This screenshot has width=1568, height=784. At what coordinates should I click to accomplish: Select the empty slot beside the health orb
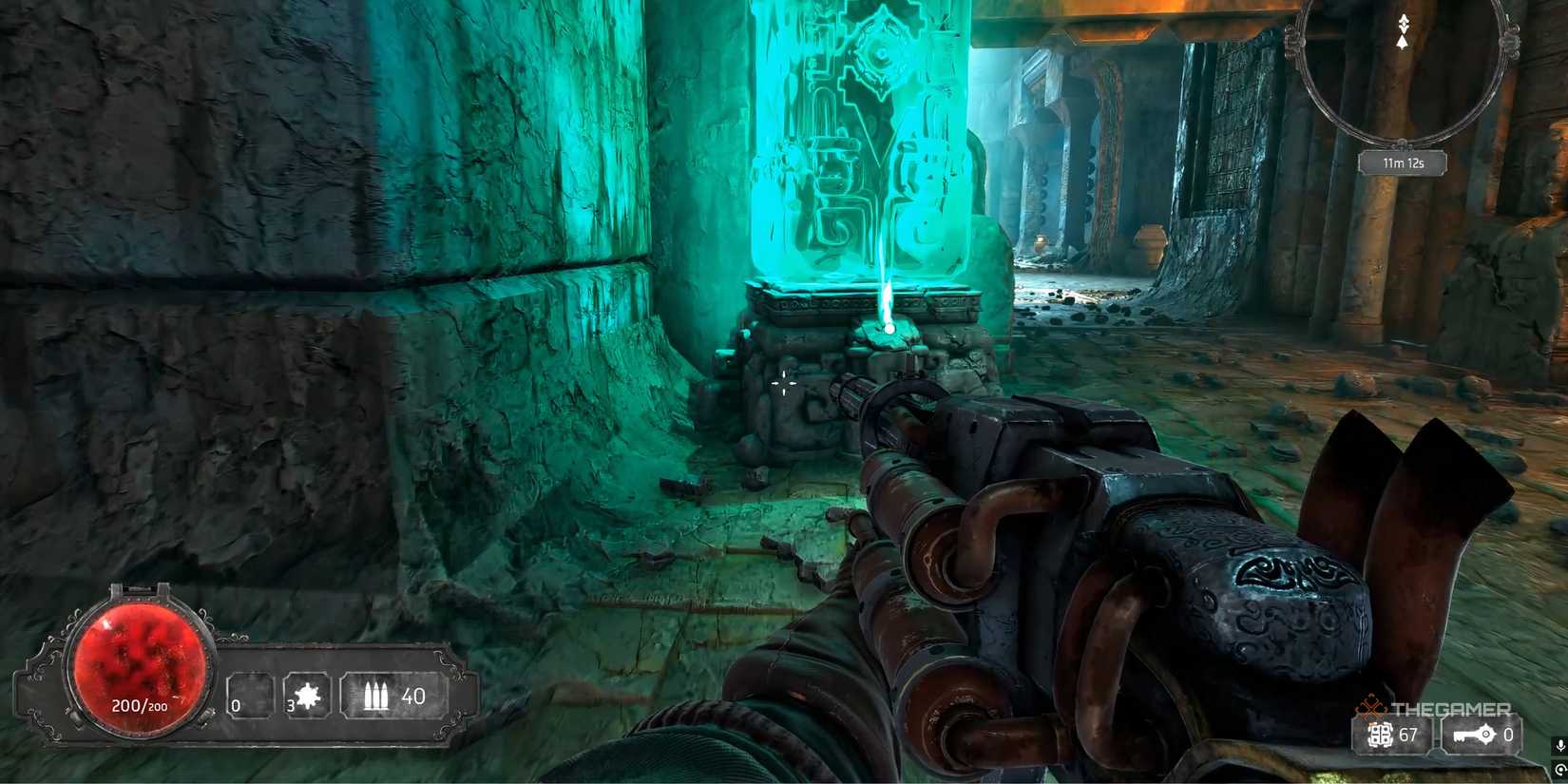251,697
